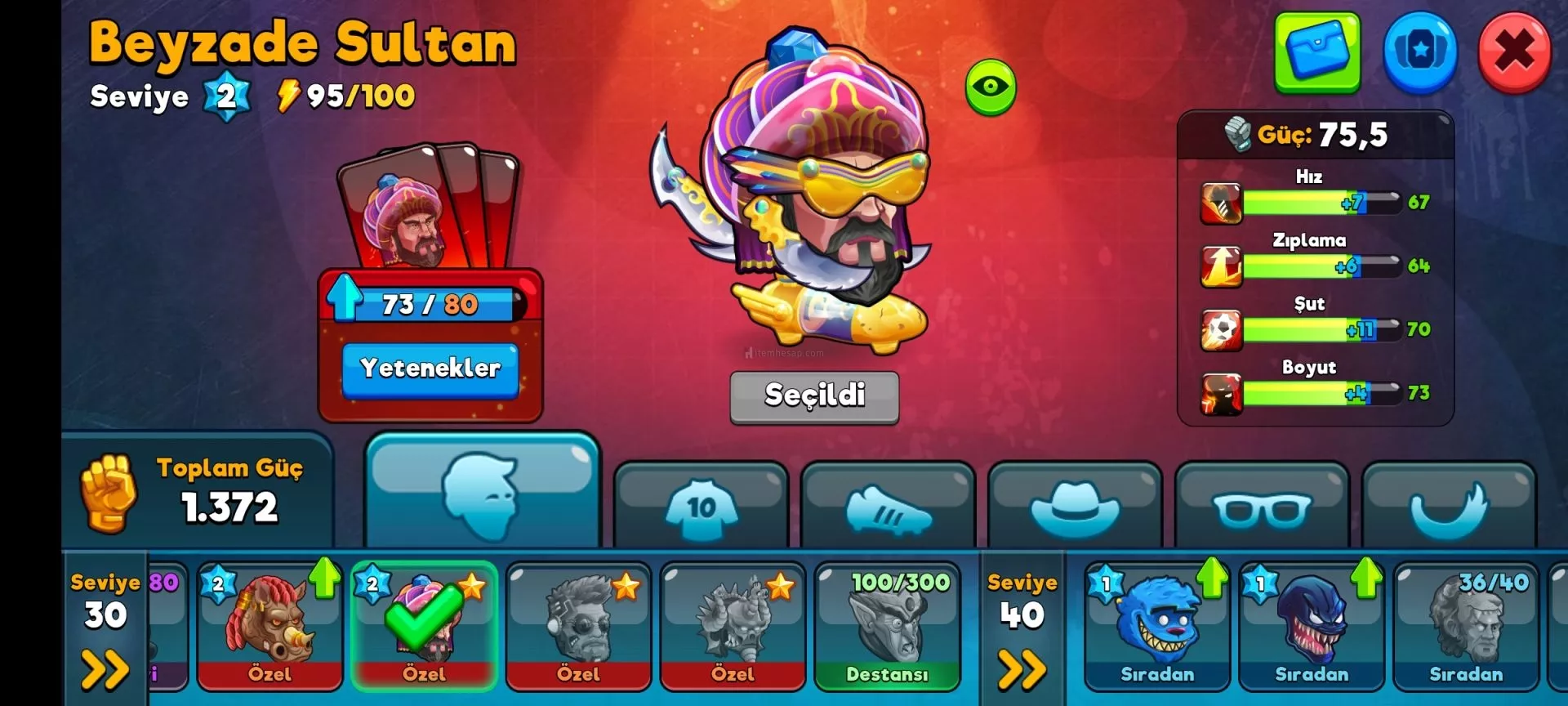Switch to the number 10 jersey tab
Image resolution: width=1568 pixels, height=706 pixels.
701,508
